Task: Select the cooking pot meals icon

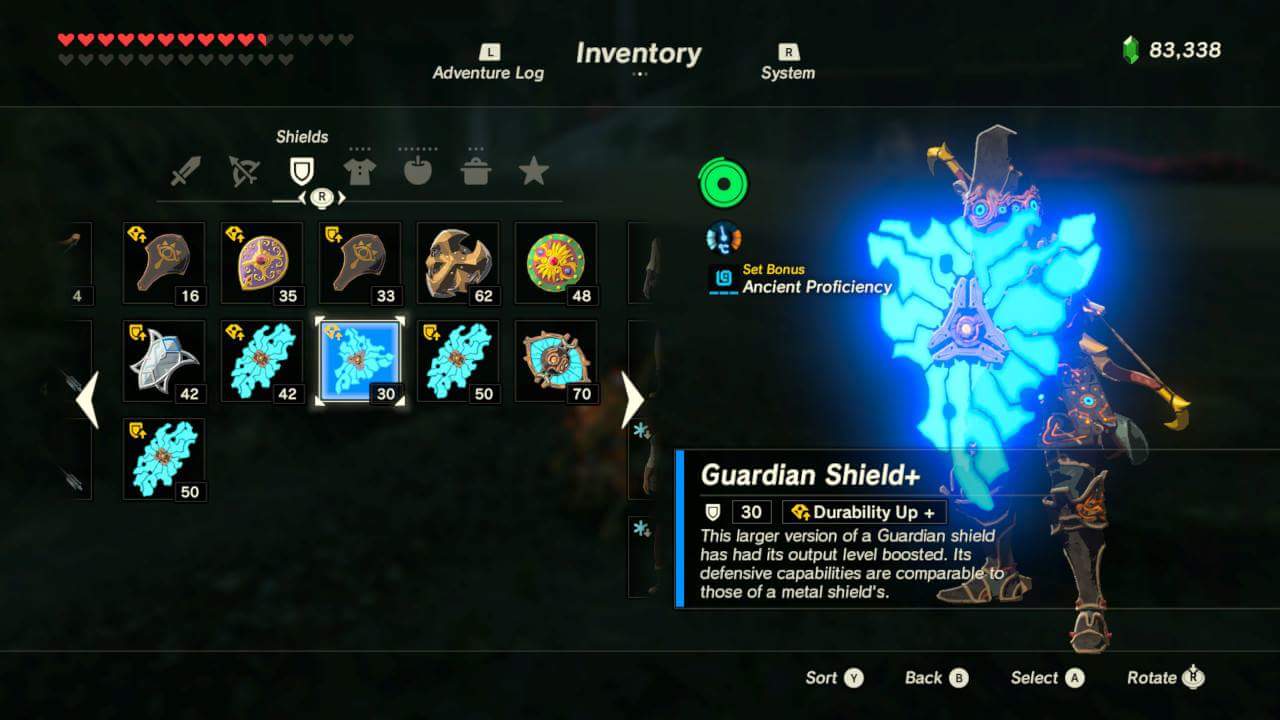Action: coord(477,170)
